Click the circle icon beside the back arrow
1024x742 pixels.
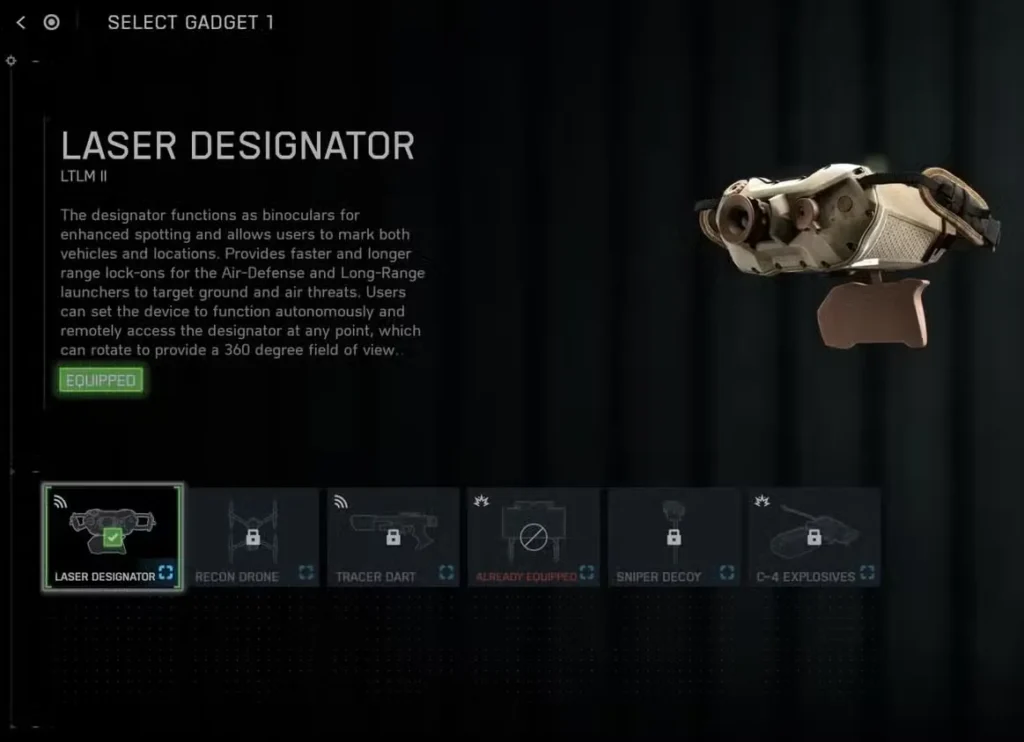pyautogui.click(x=52, y=22)
